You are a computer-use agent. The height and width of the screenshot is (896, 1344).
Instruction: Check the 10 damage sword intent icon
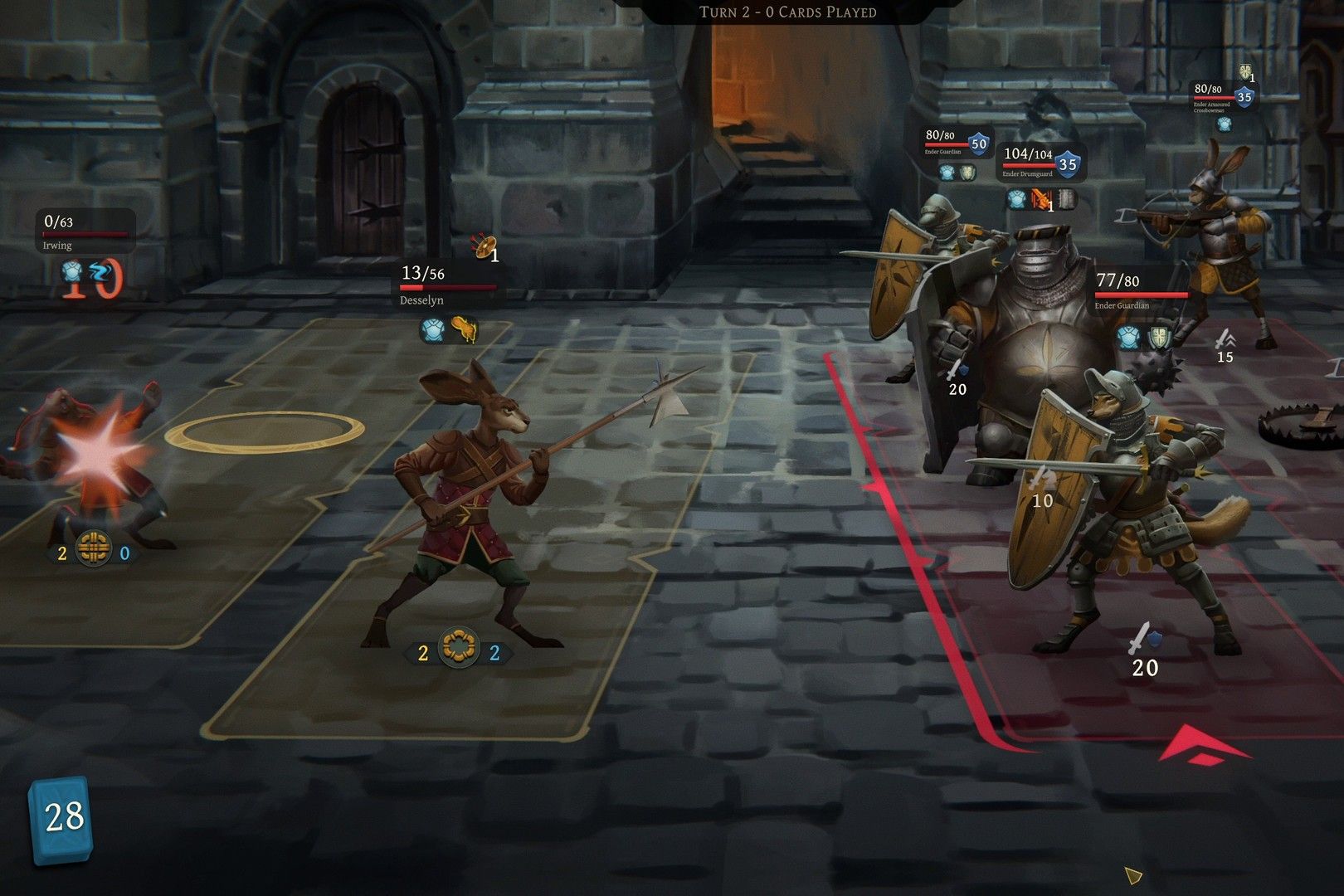(1041, 479)
